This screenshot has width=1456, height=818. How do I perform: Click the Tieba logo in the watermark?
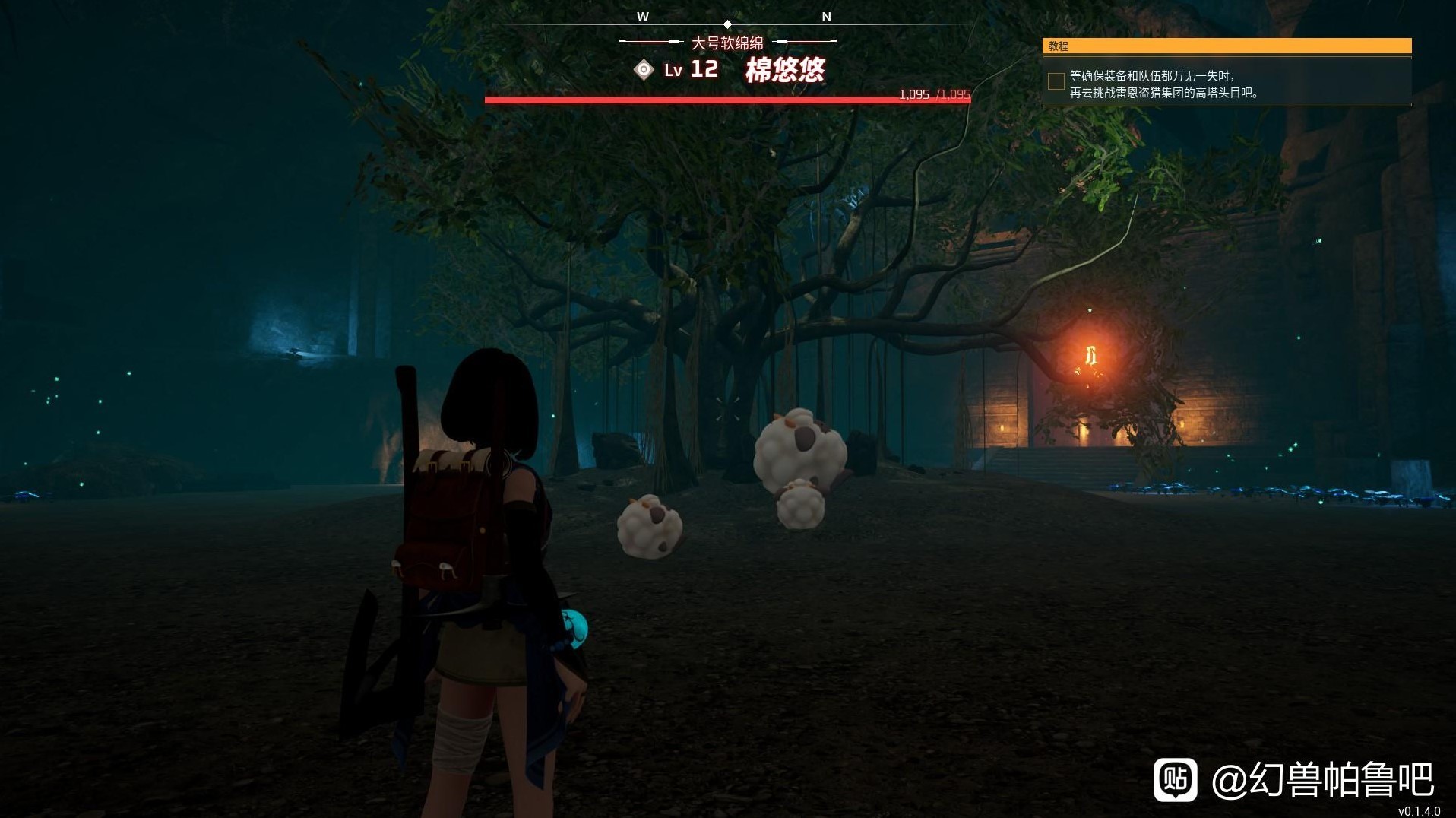(x=1175, y=779)
